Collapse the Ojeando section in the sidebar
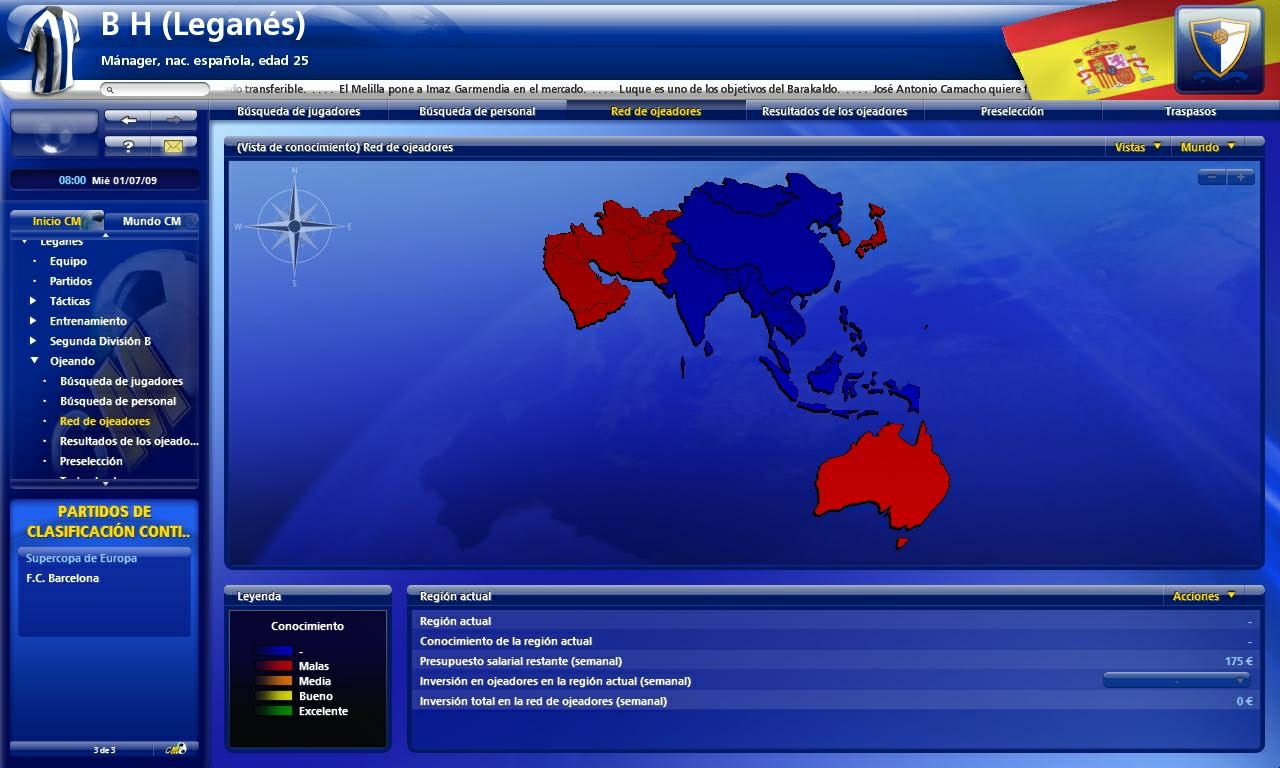 33,361
